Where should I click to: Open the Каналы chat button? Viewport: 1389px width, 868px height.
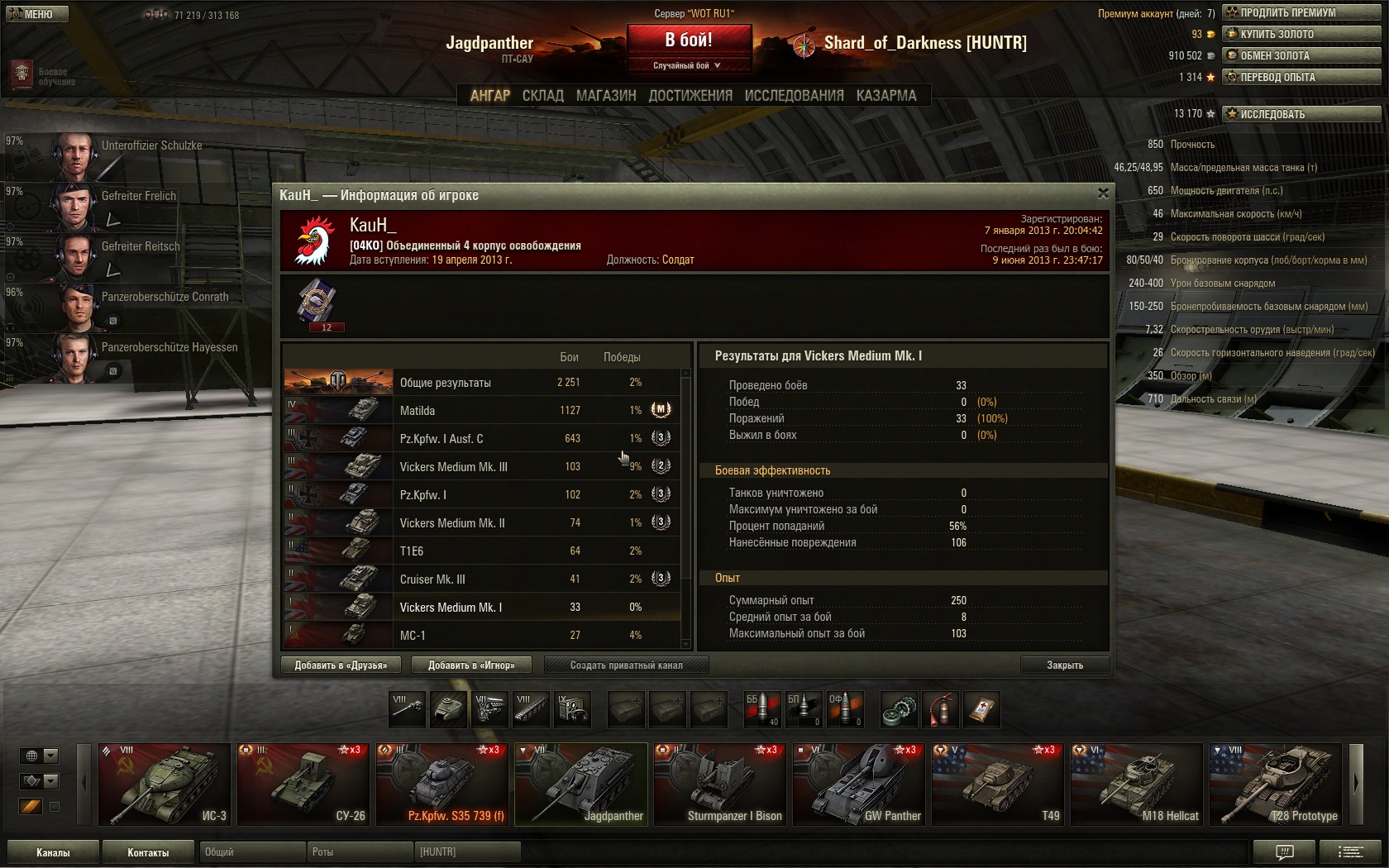point(53,852)
